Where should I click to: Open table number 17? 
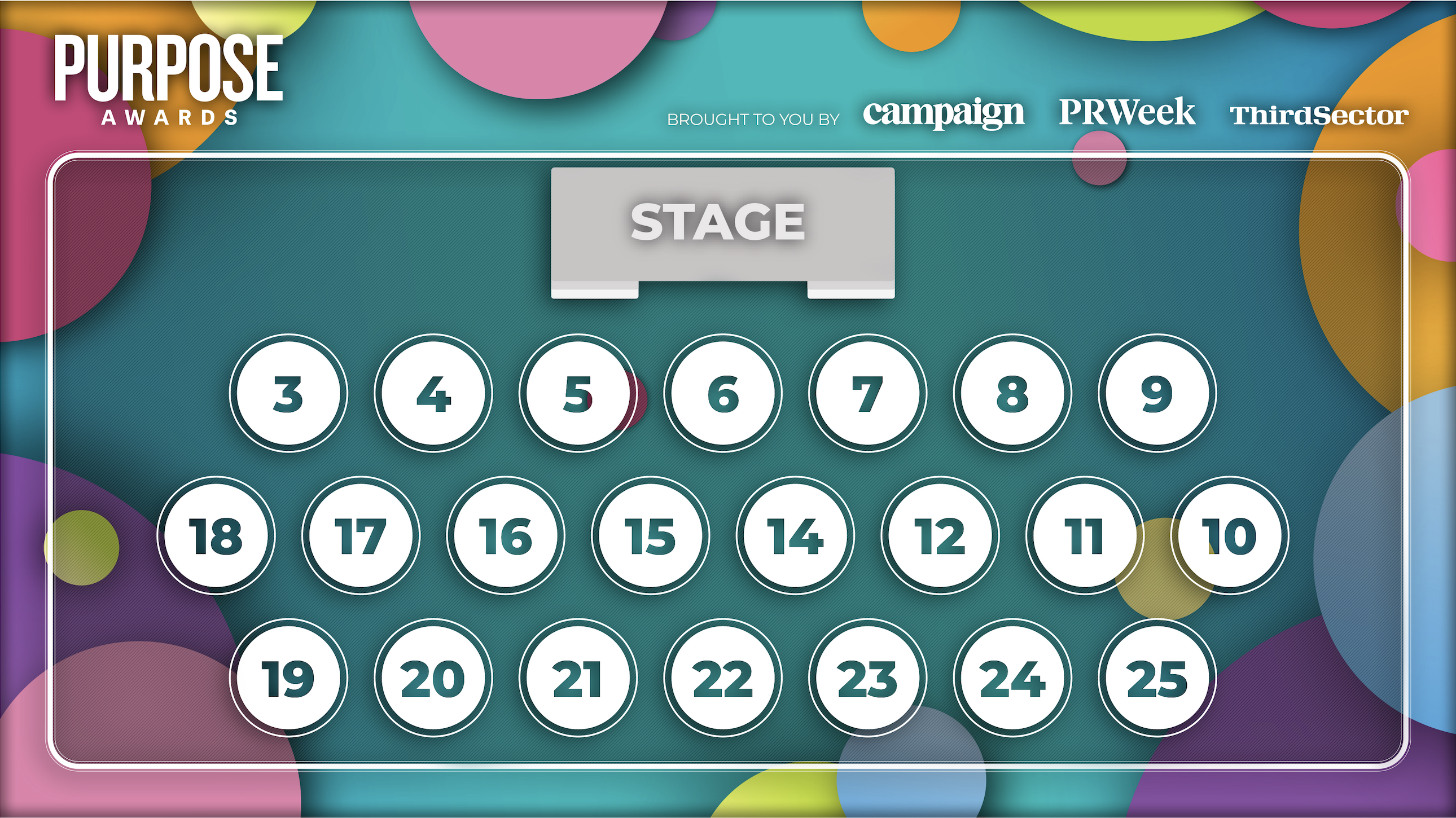coord(361,535)
